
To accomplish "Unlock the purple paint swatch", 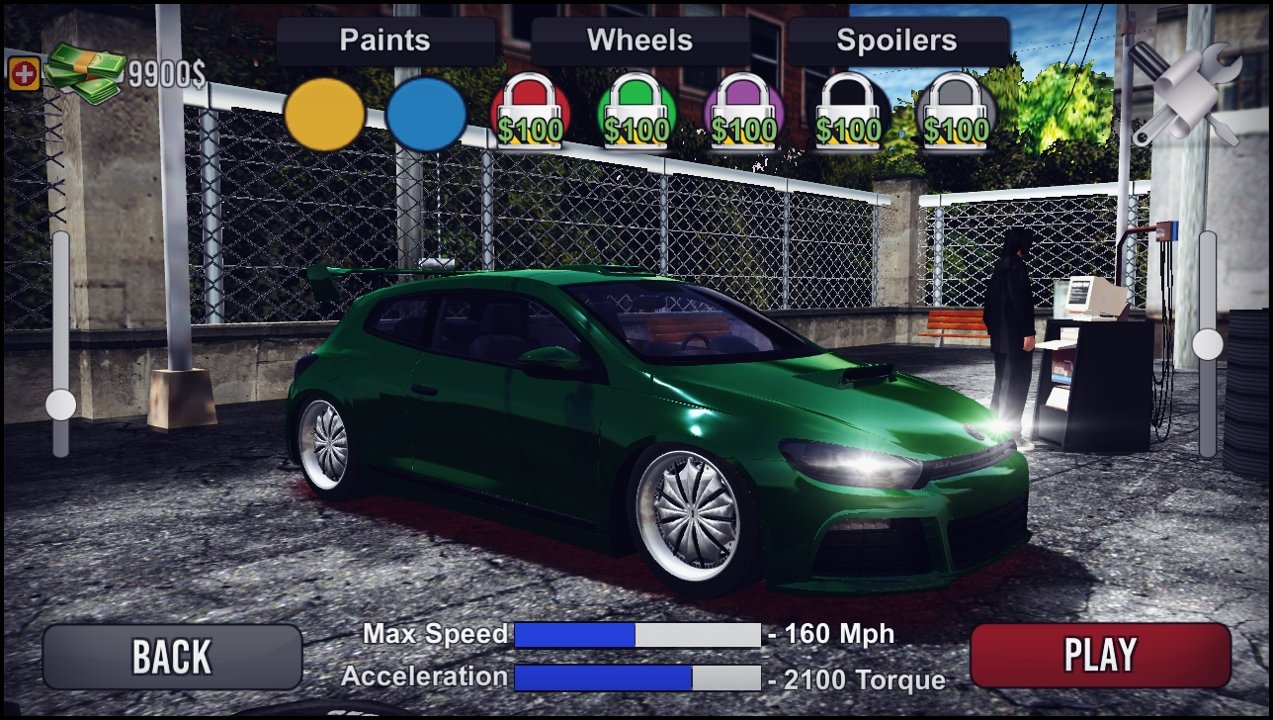I will 743,114.
